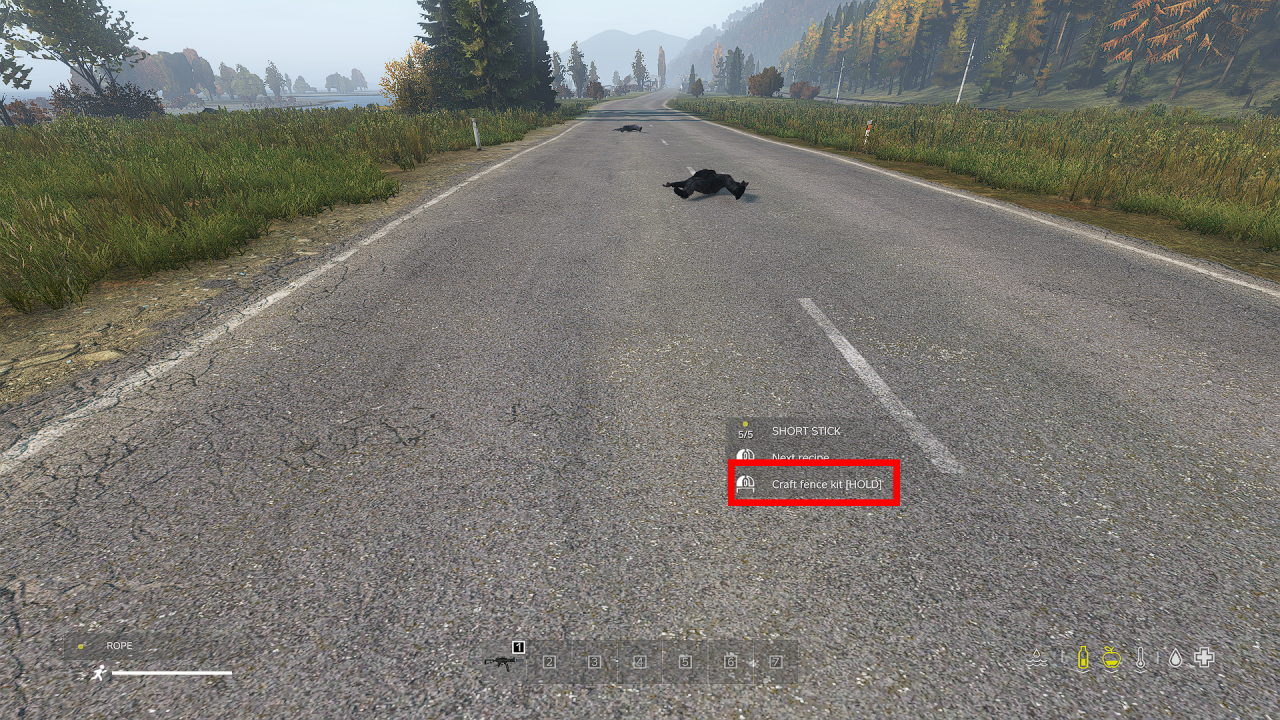The image size is (1280, 720).
Task: Click the hydration water bottle status icon
Action: 1082,657
